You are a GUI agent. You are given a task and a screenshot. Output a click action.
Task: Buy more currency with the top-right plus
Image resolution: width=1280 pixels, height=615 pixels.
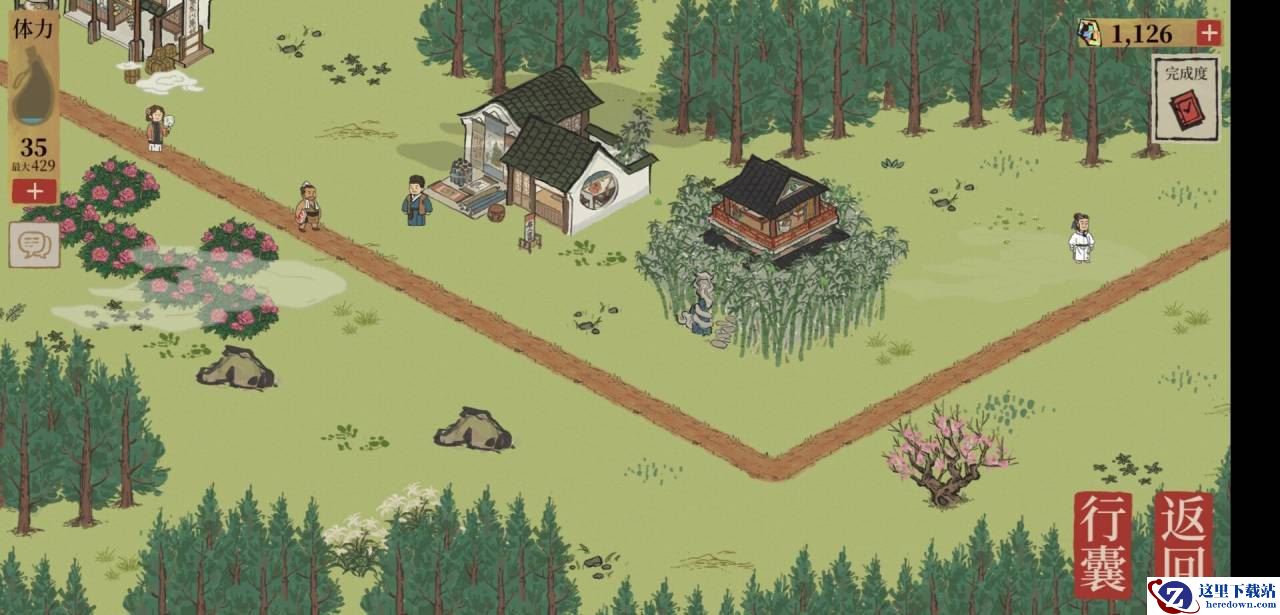coord(1209,33)
